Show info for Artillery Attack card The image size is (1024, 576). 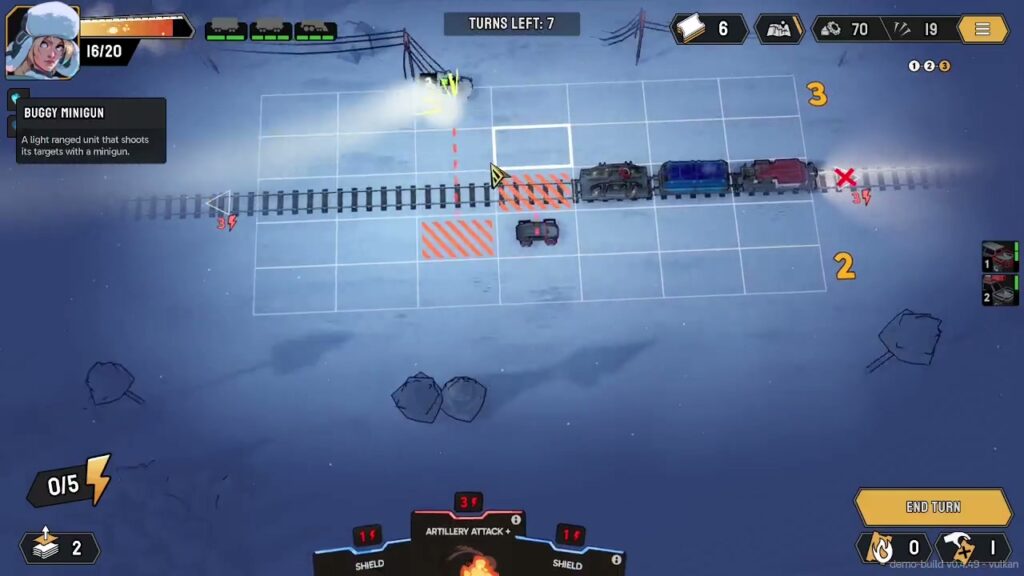coord(516,520)
